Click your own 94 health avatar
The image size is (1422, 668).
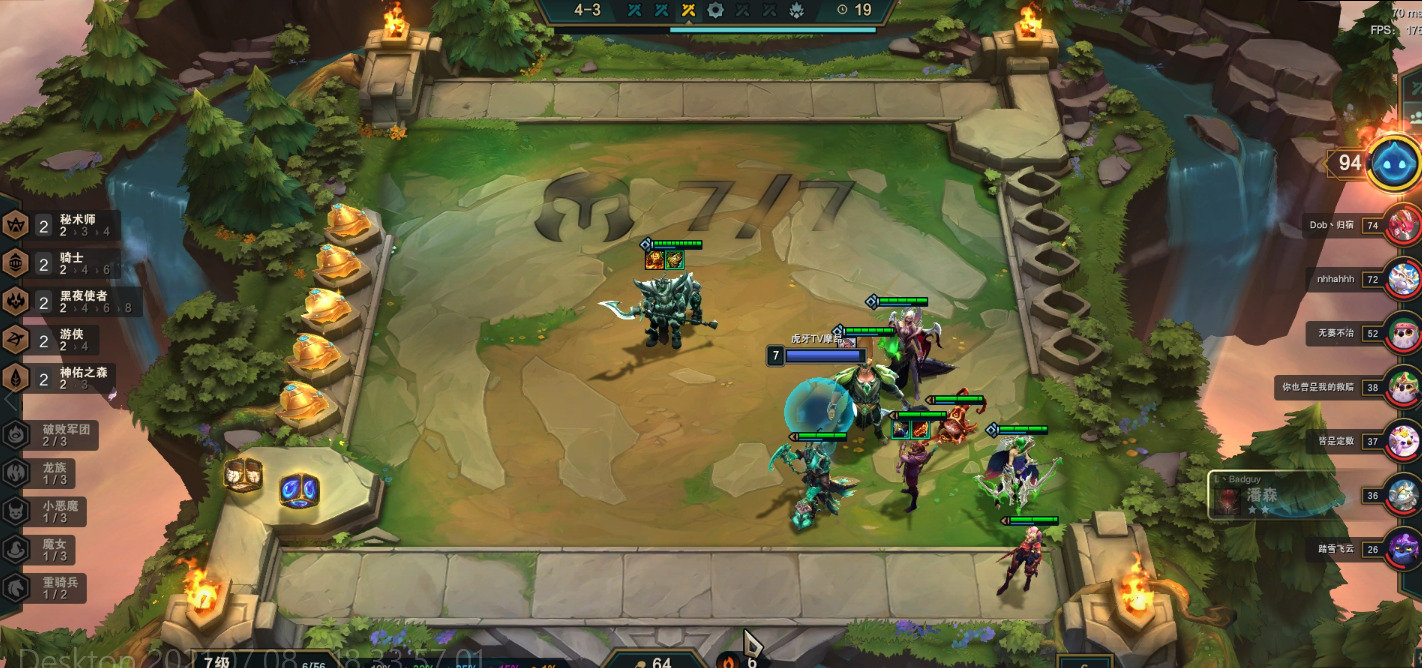click(1391, 162)
